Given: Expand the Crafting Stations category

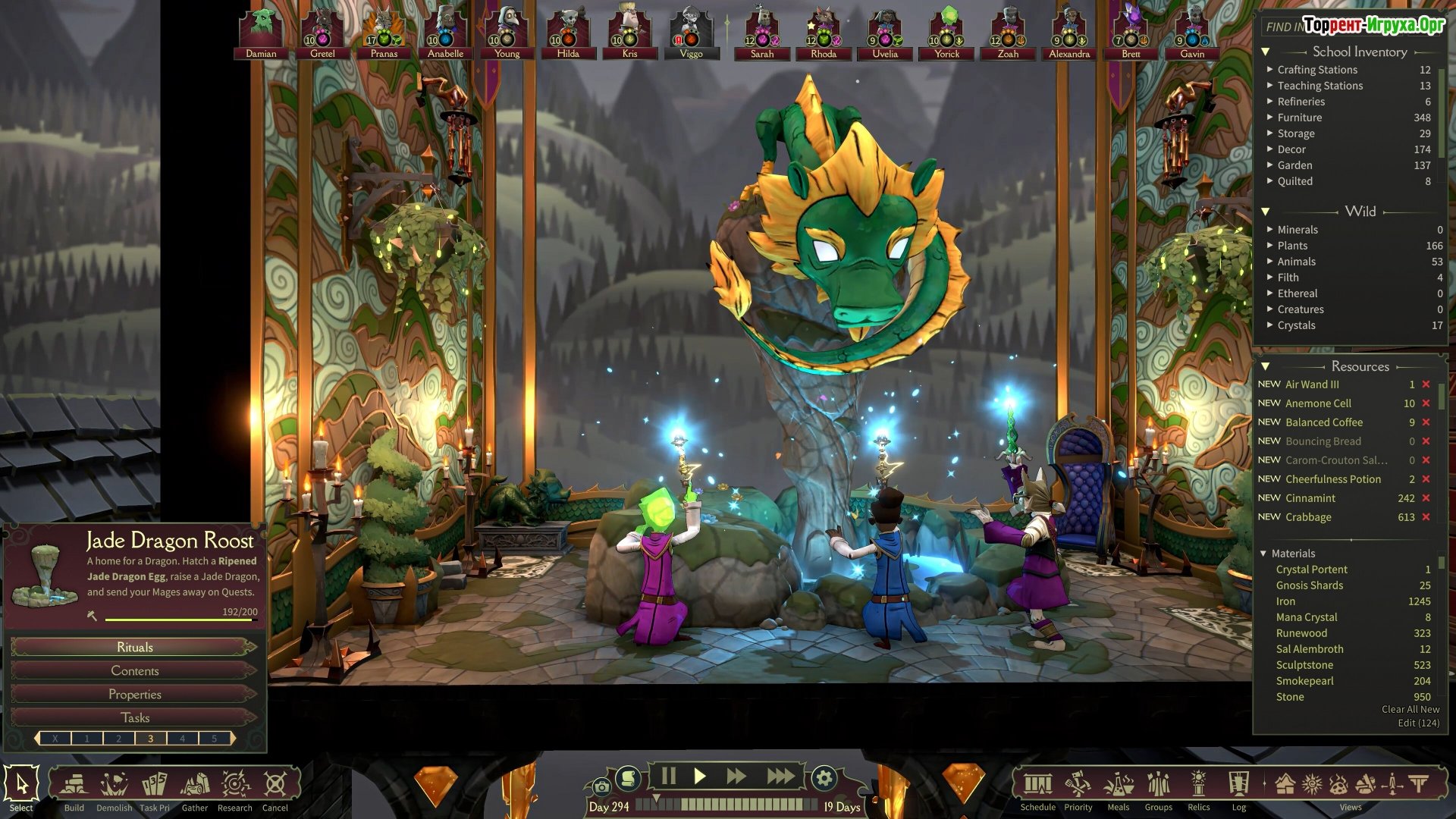Looking at the screenshot, I should (1270, 69).
